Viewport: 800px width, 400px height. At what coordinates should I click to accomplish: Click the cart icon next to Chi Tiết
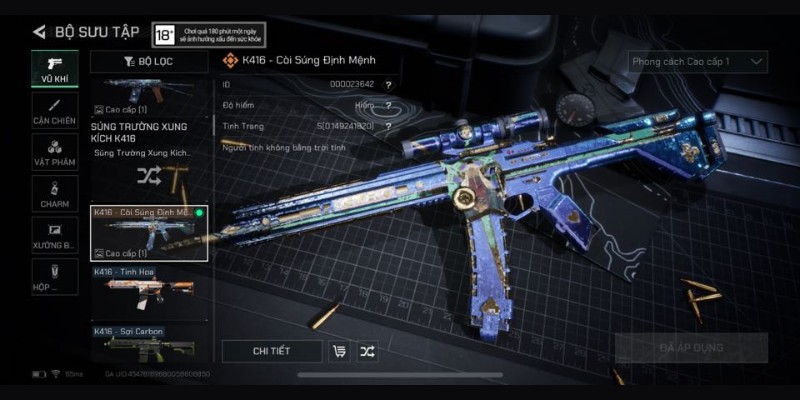[x=339, y=351]
